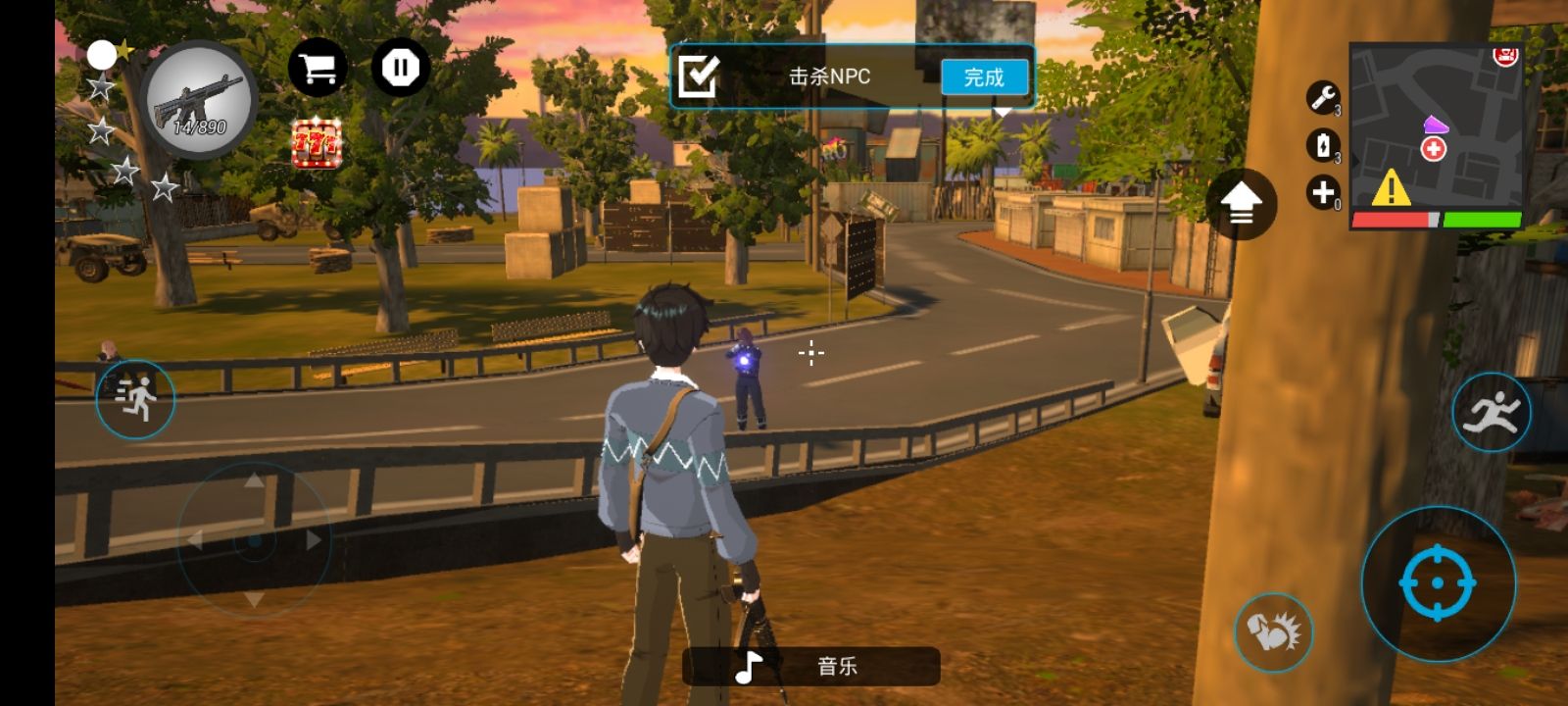Fire weapon with the crosshair button
Screen dimensions: 1568x706
(x=1437, y=582)
